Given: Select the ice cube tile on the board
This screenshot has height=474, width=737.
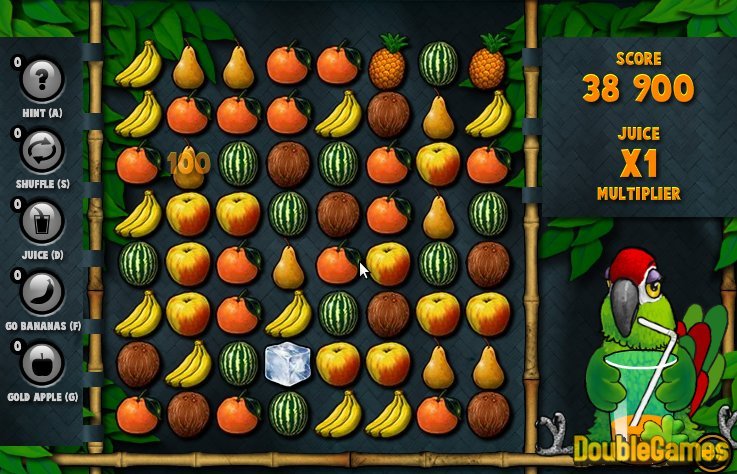Looking at the screenshot, I should 288,364.
